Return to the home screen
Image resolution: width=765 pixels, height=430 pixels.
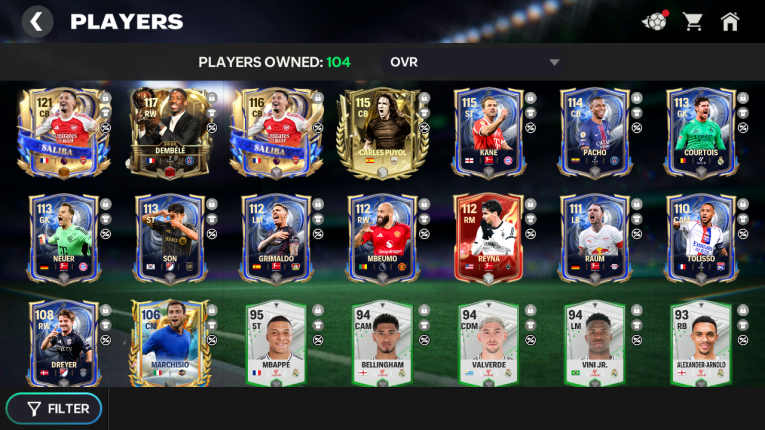pyautogui.click(x=730, y=21)
